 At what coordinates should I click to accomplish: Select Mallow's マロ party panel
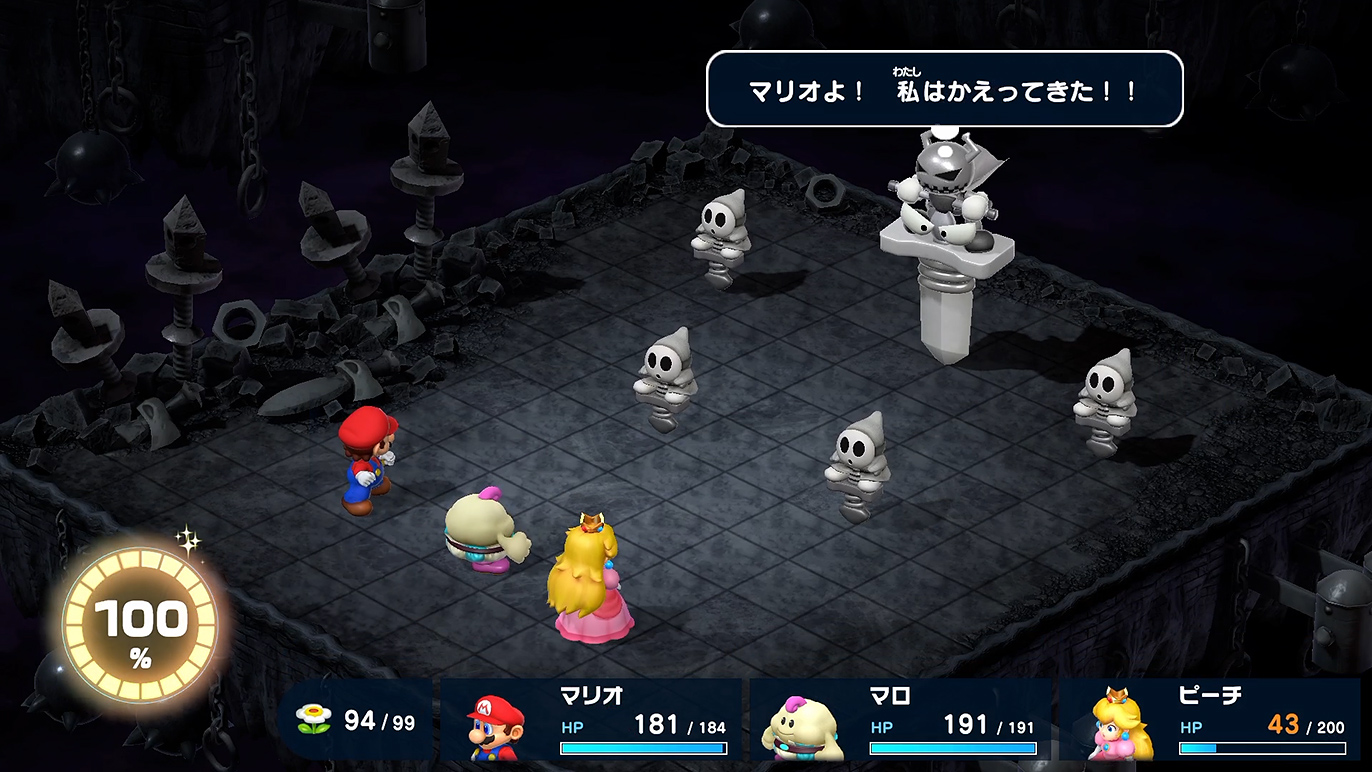coord(900,720)
